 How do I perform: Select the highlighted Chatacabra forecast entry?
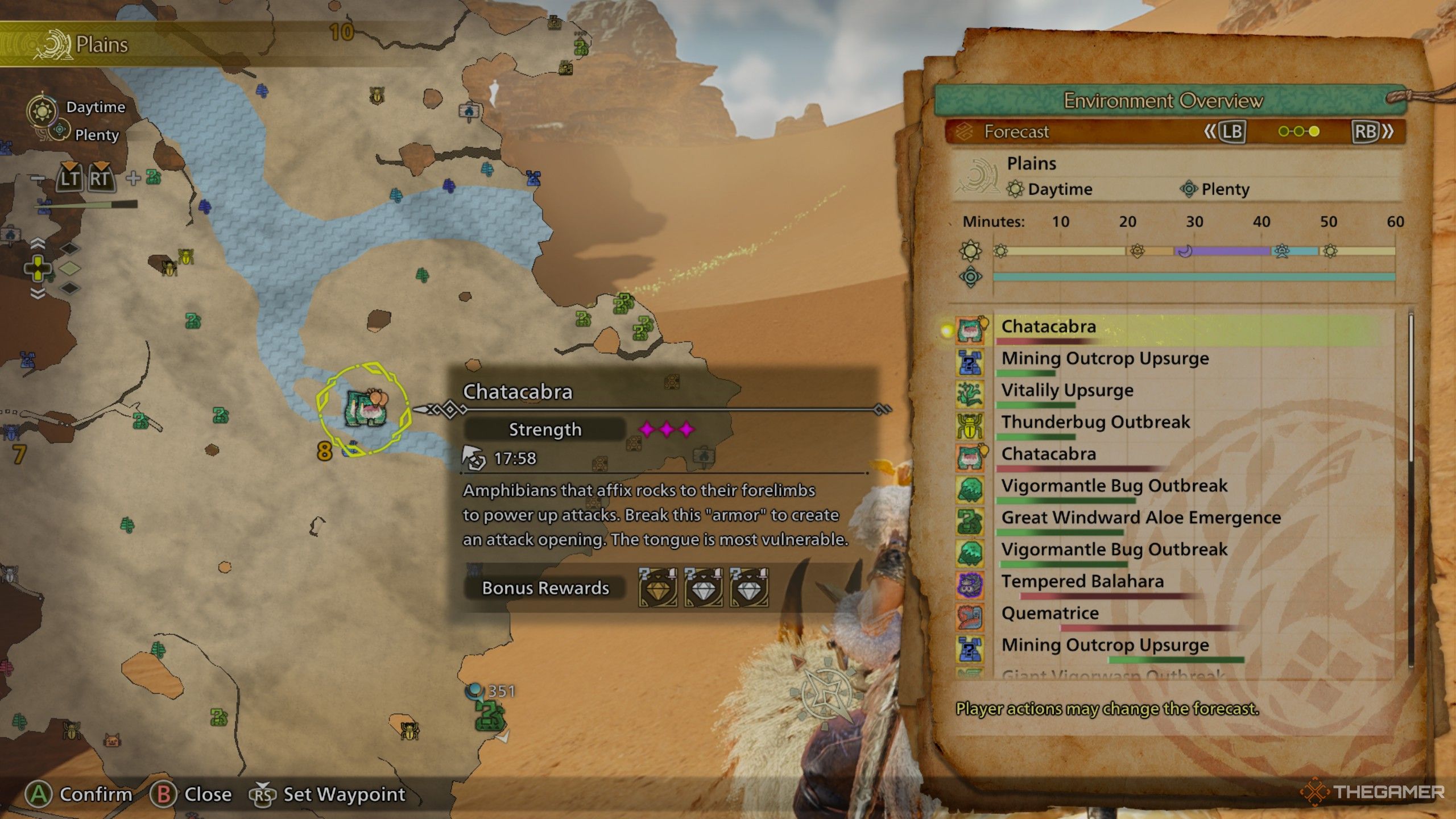coord(1048,327)
